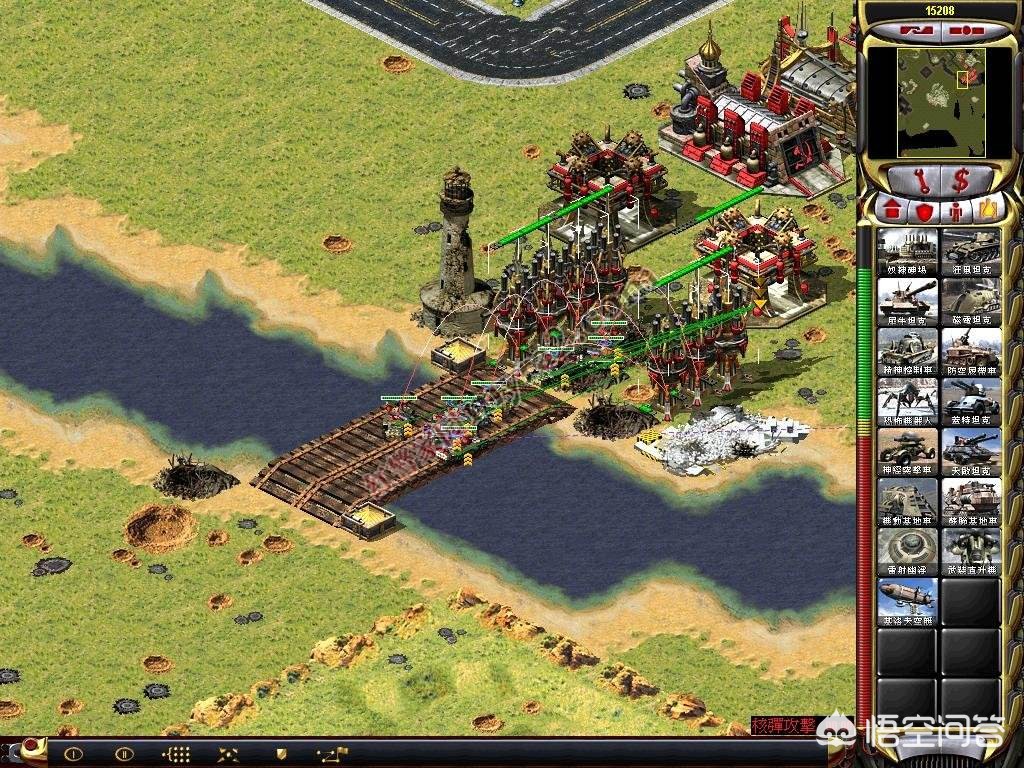Choose the Tesla Tank build icon

tap(970, 300)
